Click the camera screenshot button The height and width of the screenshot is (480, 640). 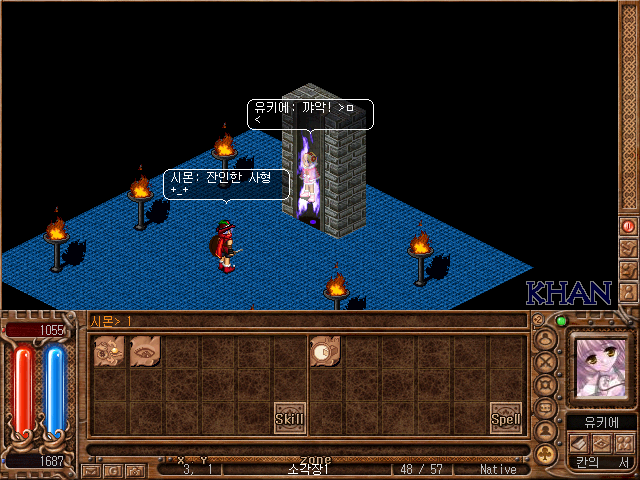[x=135, y=469]
